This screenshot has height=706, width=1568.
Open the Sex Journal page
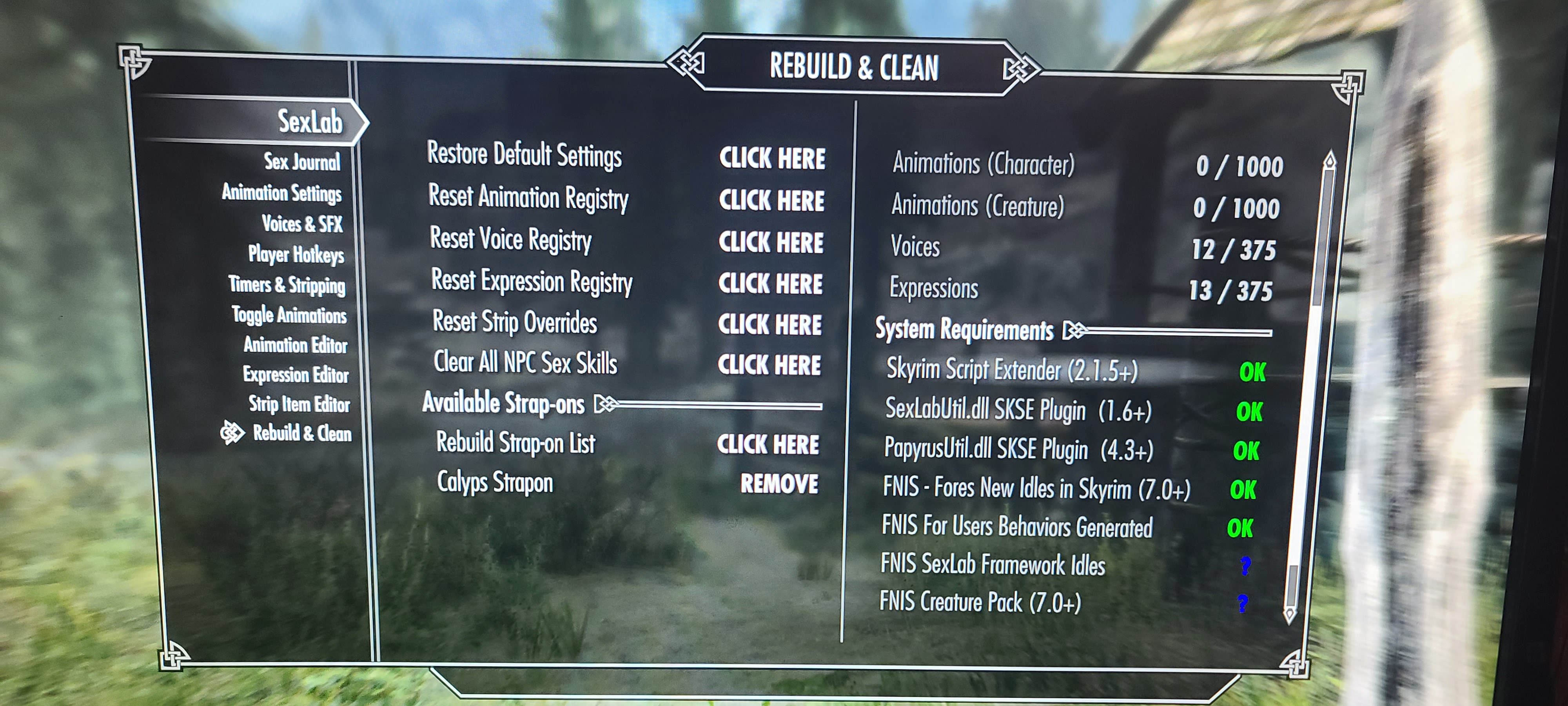pyautogui.click(x=302, y=162)
